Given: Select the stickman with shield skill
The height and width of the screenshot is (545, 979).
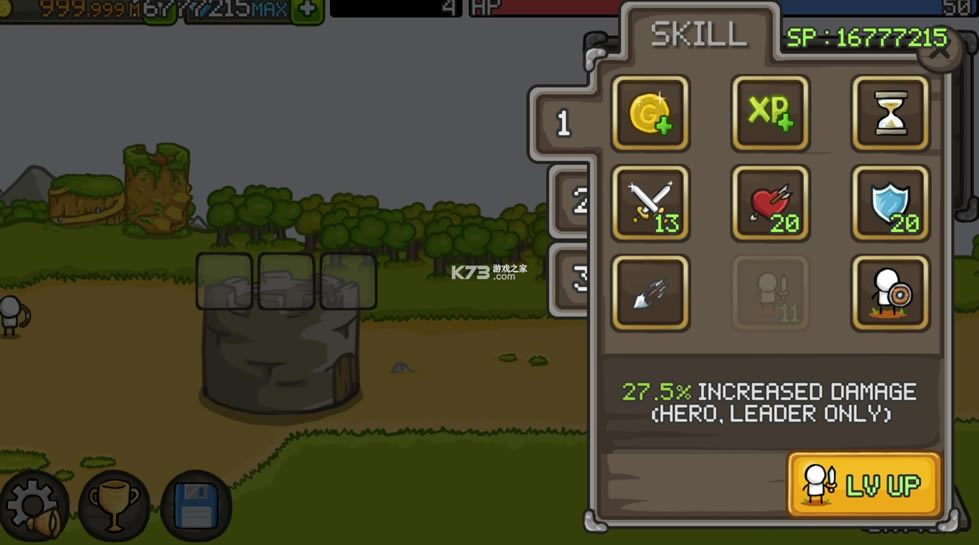Looking at the screenshot, I should pyautogui.click(x=890, y=292).
